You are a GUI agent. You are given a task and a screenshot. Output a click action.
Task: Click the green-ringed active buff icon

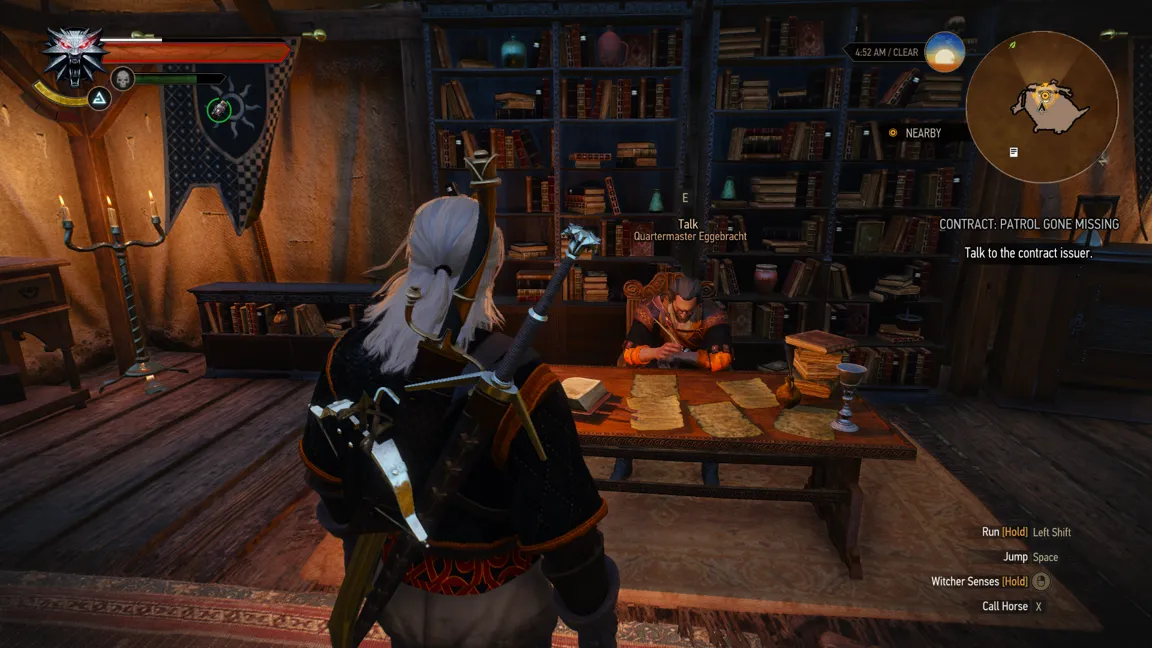(219, 110)
